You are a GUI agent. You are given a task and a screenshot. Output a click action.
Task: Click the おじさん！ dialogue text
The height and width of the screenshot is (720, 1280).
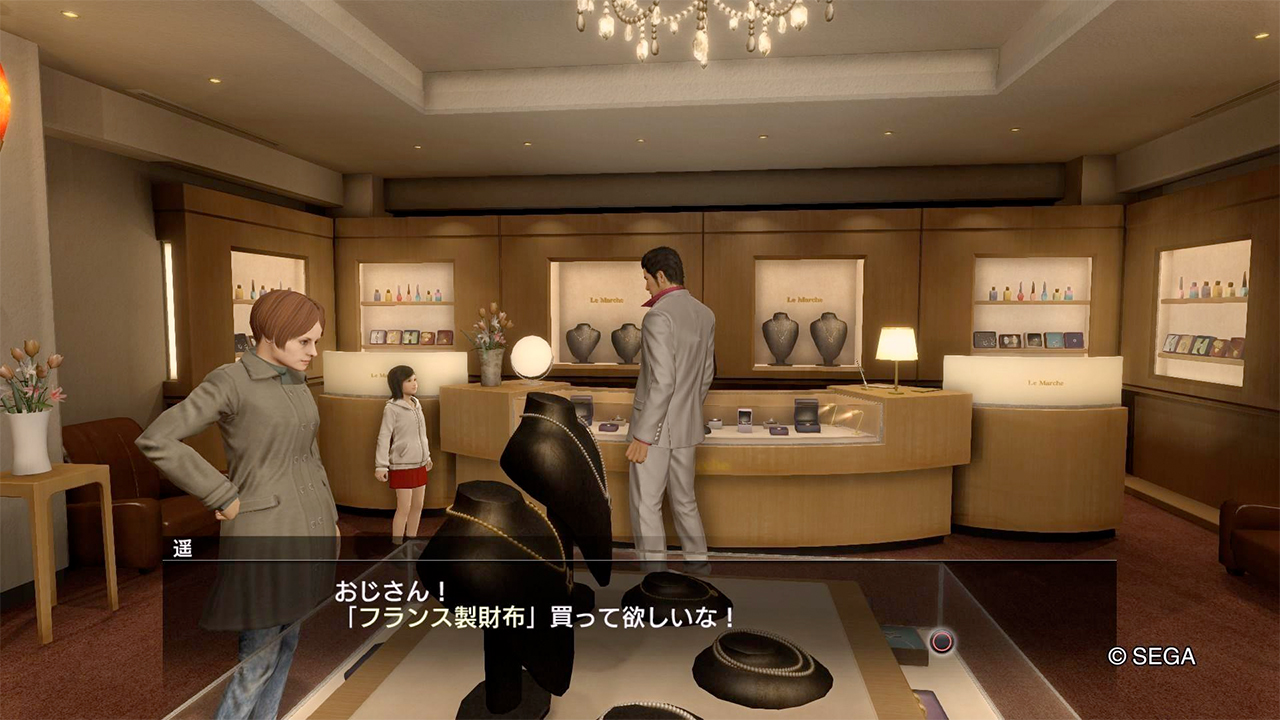click(390, 590)
